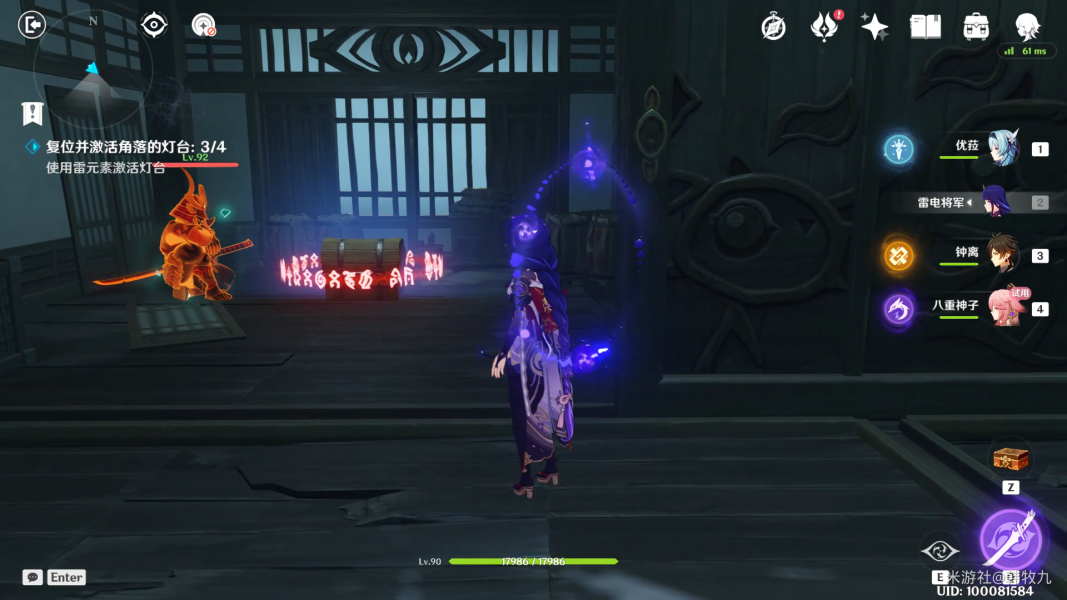1067x600 pixels.
Task: Use the treasure chest gadget icon
Action: [1010, 459]
